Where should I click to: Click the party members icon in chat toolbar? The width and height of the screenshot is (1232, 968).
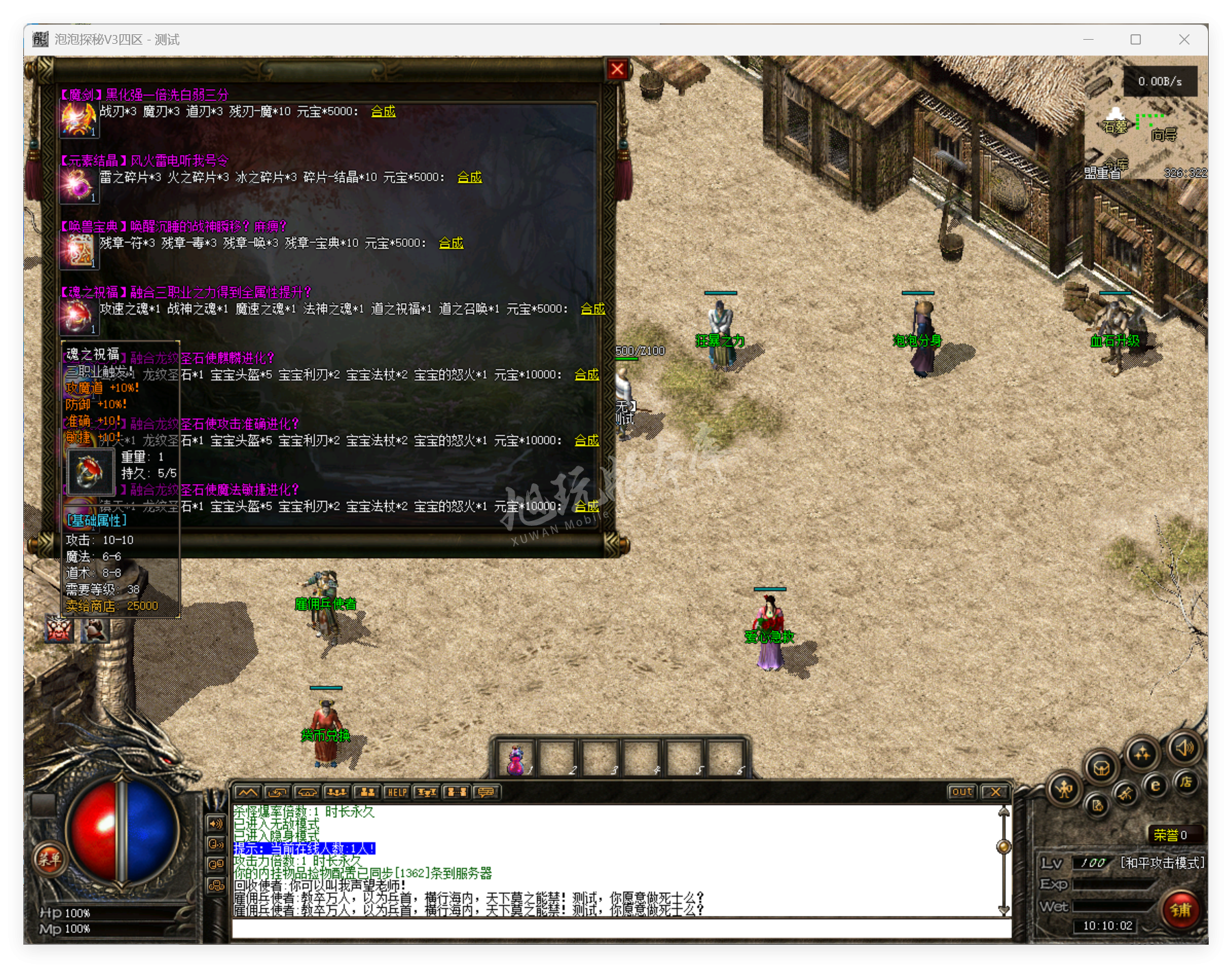point(366,792)
